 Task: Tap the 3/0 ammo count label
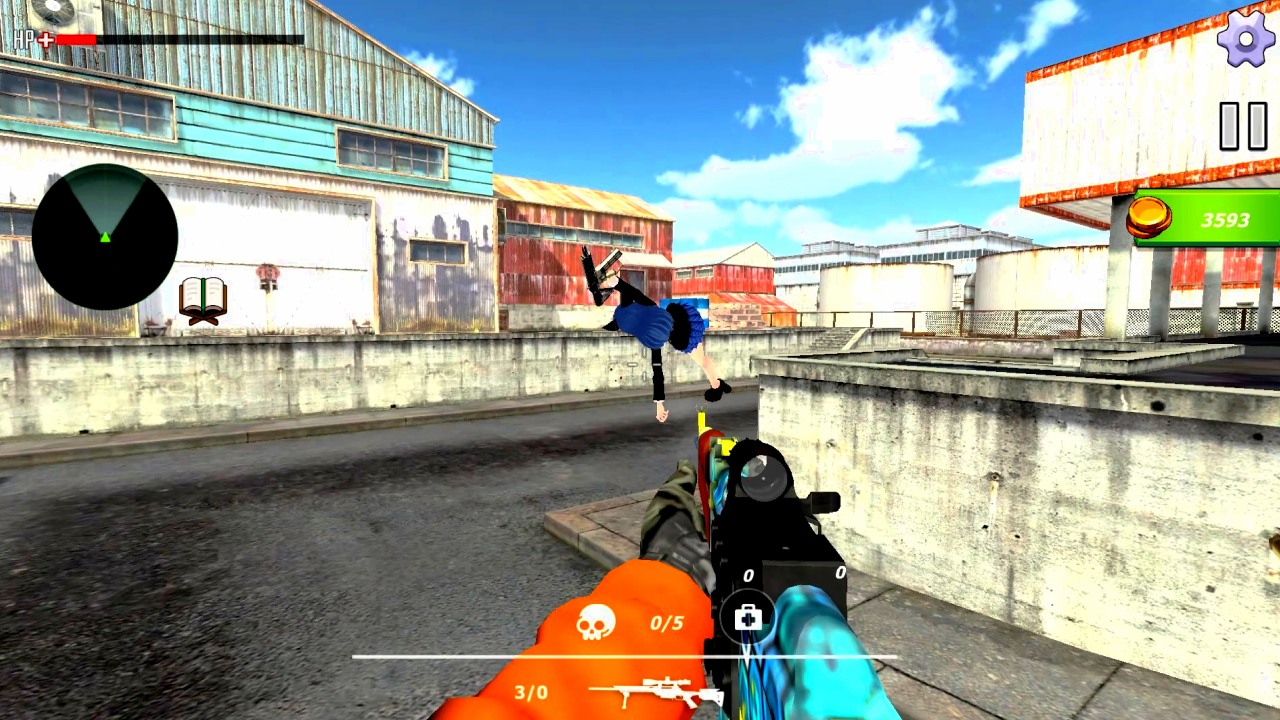click(533, 691)
